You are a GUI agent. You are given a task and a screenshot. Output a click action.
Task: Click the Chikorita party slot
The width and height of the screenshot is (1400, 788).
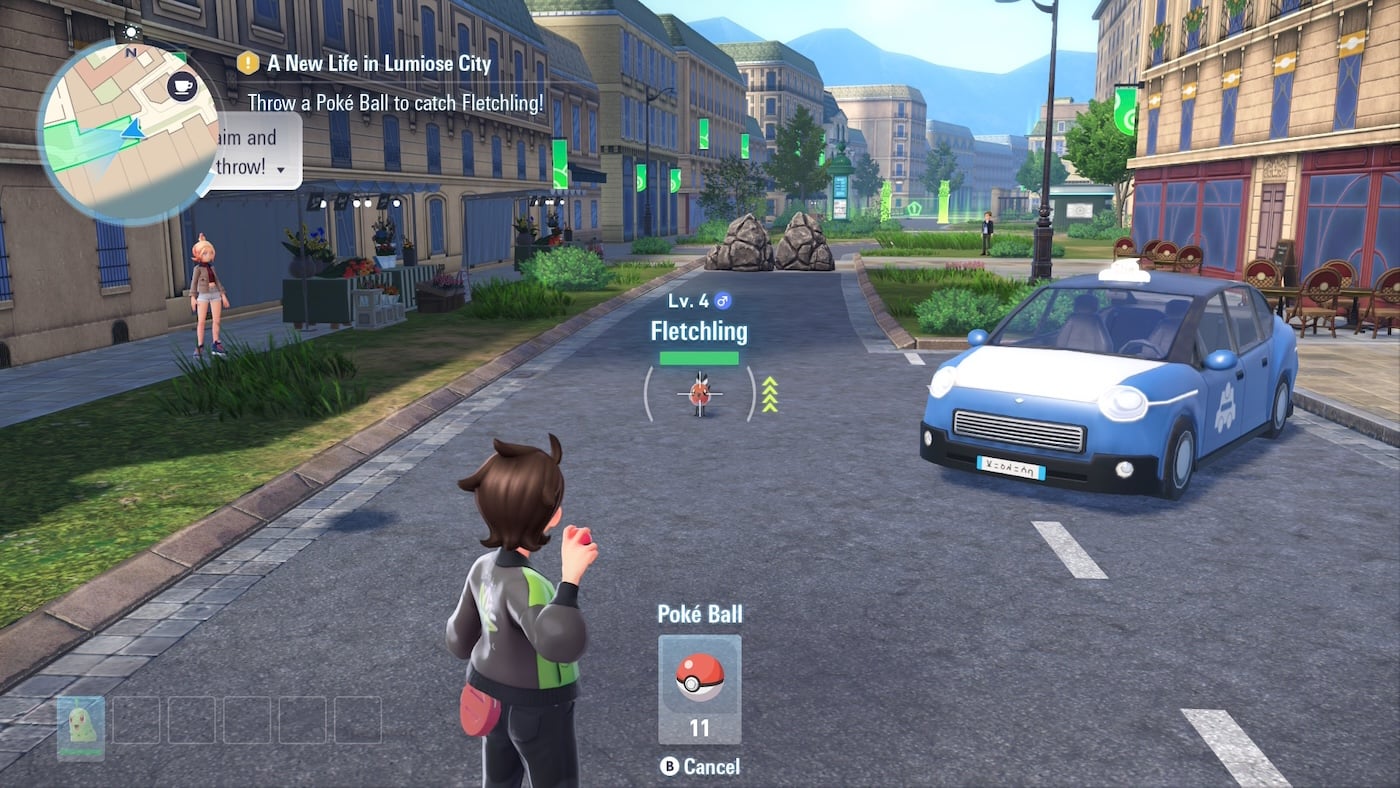coord(81,727)
